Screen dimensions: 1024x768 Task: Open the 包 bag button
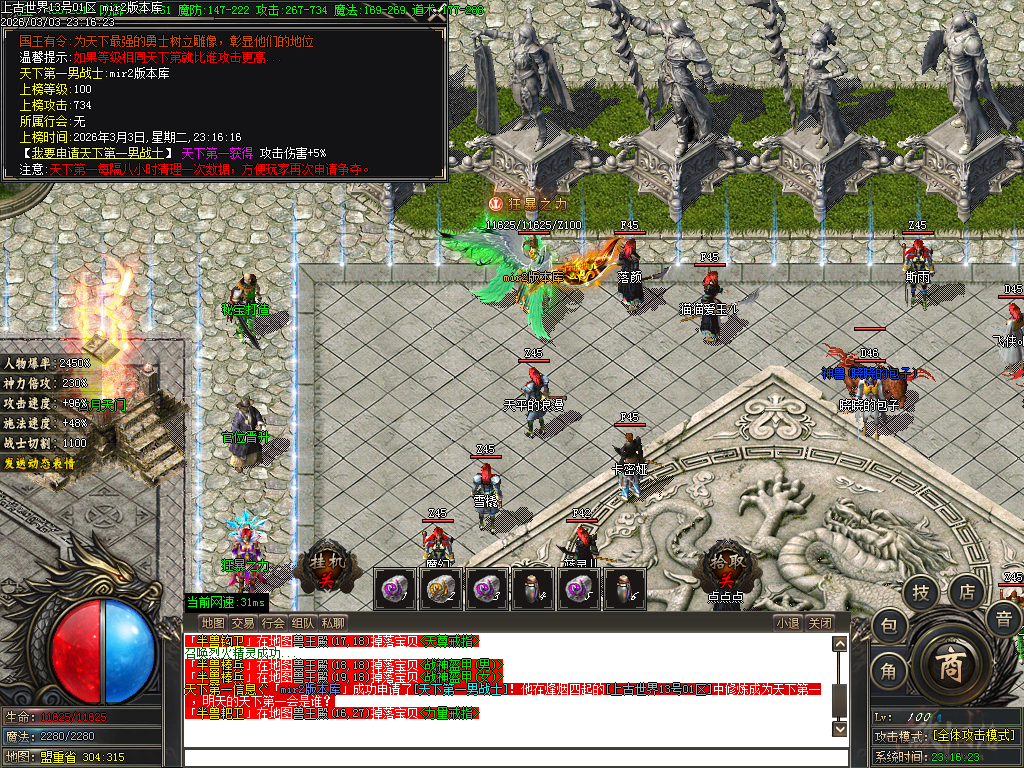pyautogui.click(x=889, y=627)
